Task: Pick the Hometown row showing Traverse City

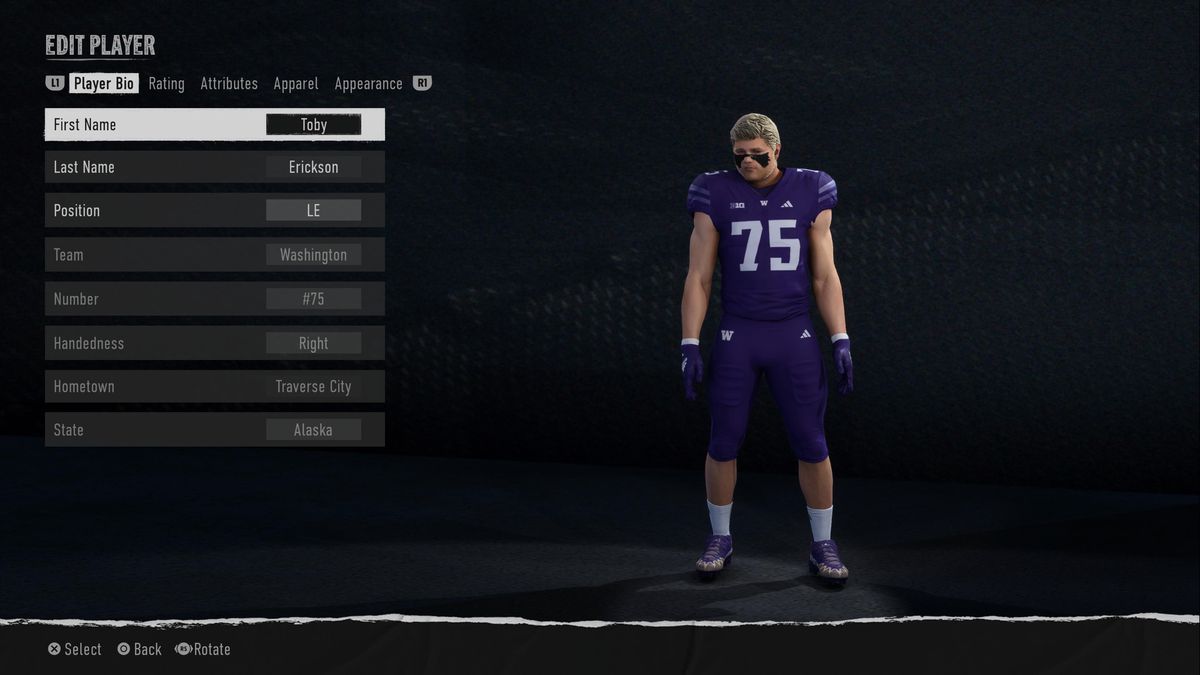Action: [x=215, y=386]
